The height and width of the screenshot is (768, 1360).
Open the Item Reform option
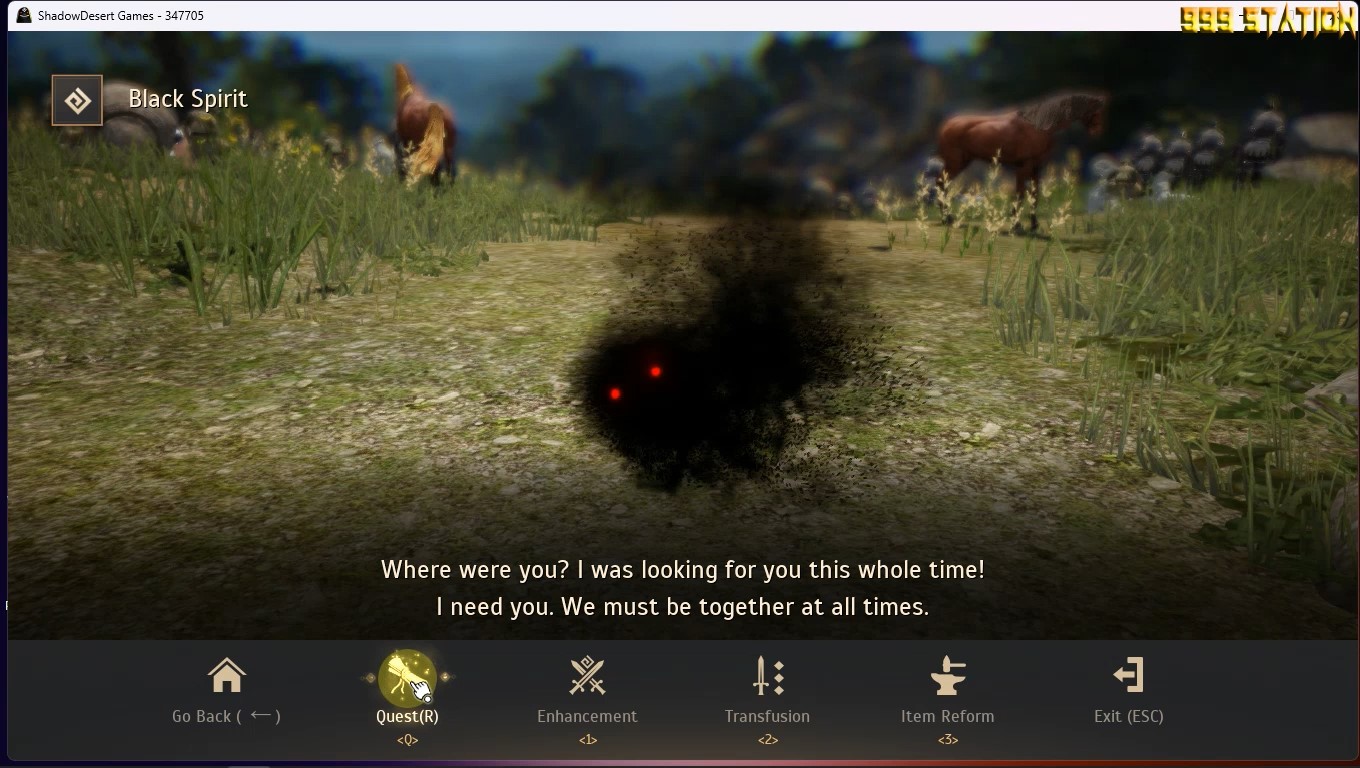click(x=947, y=690)
